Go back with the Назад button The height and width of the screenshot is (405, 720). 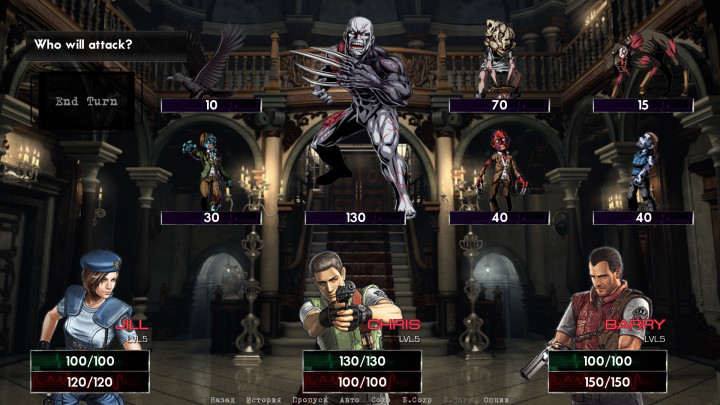(223, 399)
